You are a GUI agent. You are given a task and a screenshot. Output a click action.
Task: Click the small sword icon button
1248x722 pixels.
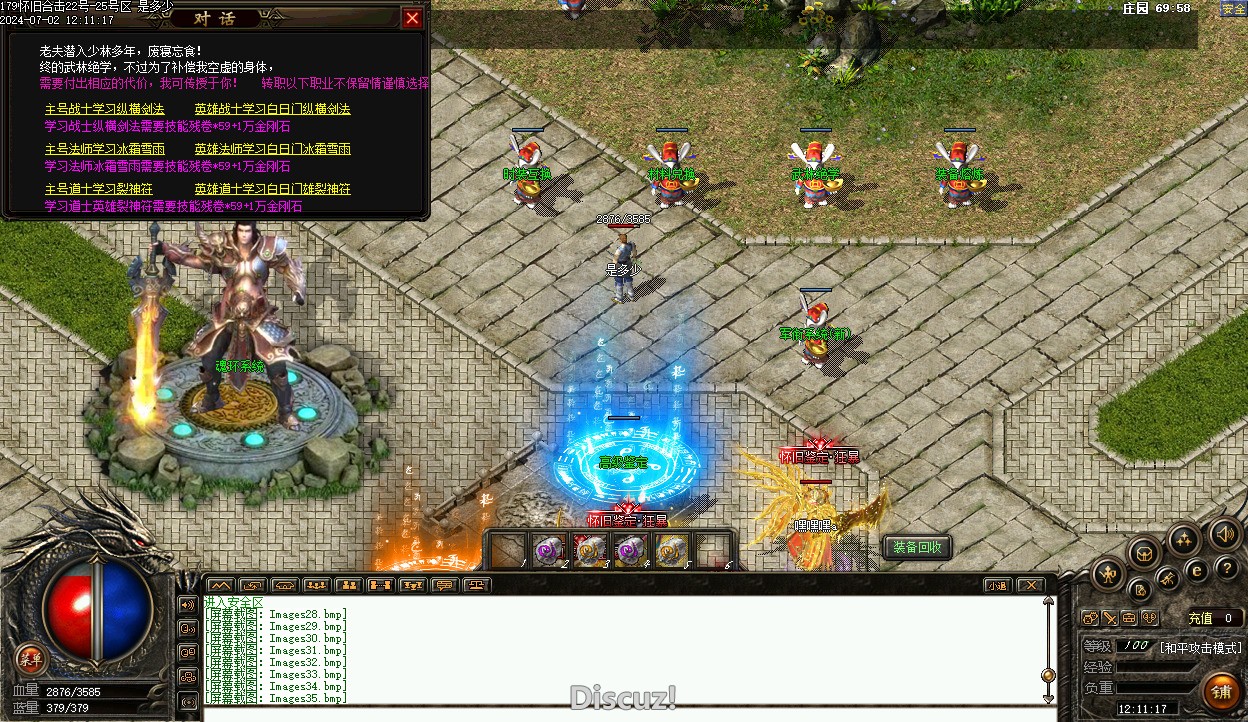click(1109, 618)
